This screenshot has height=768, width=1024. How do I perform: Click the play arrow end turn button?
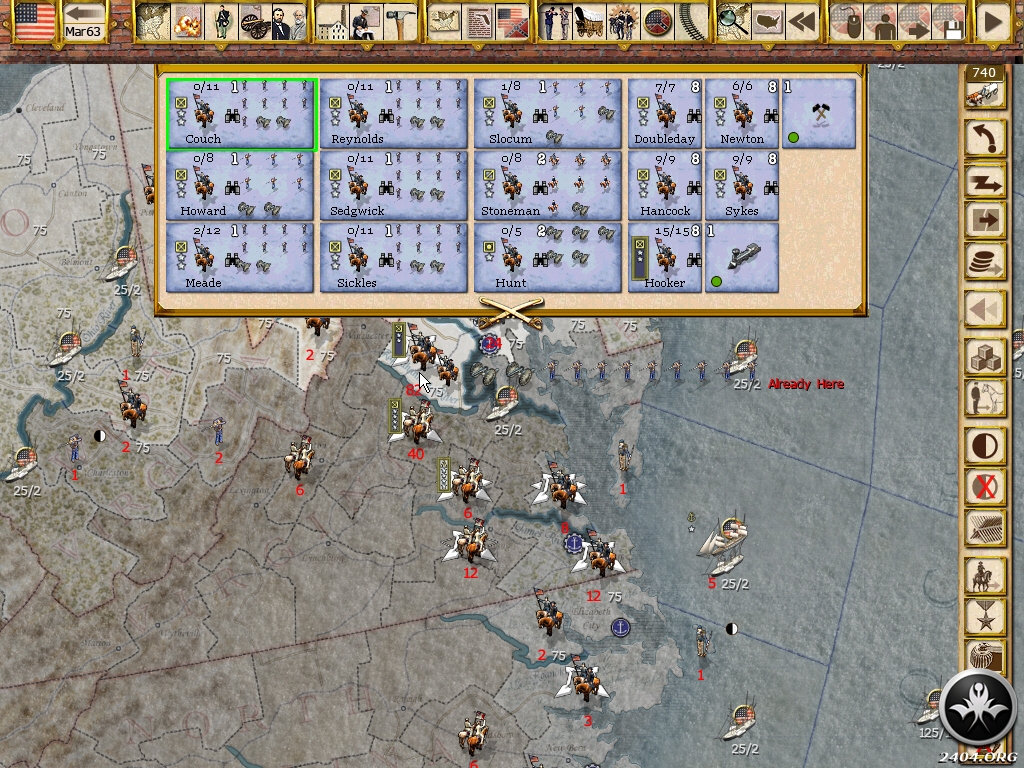[993, 22]
